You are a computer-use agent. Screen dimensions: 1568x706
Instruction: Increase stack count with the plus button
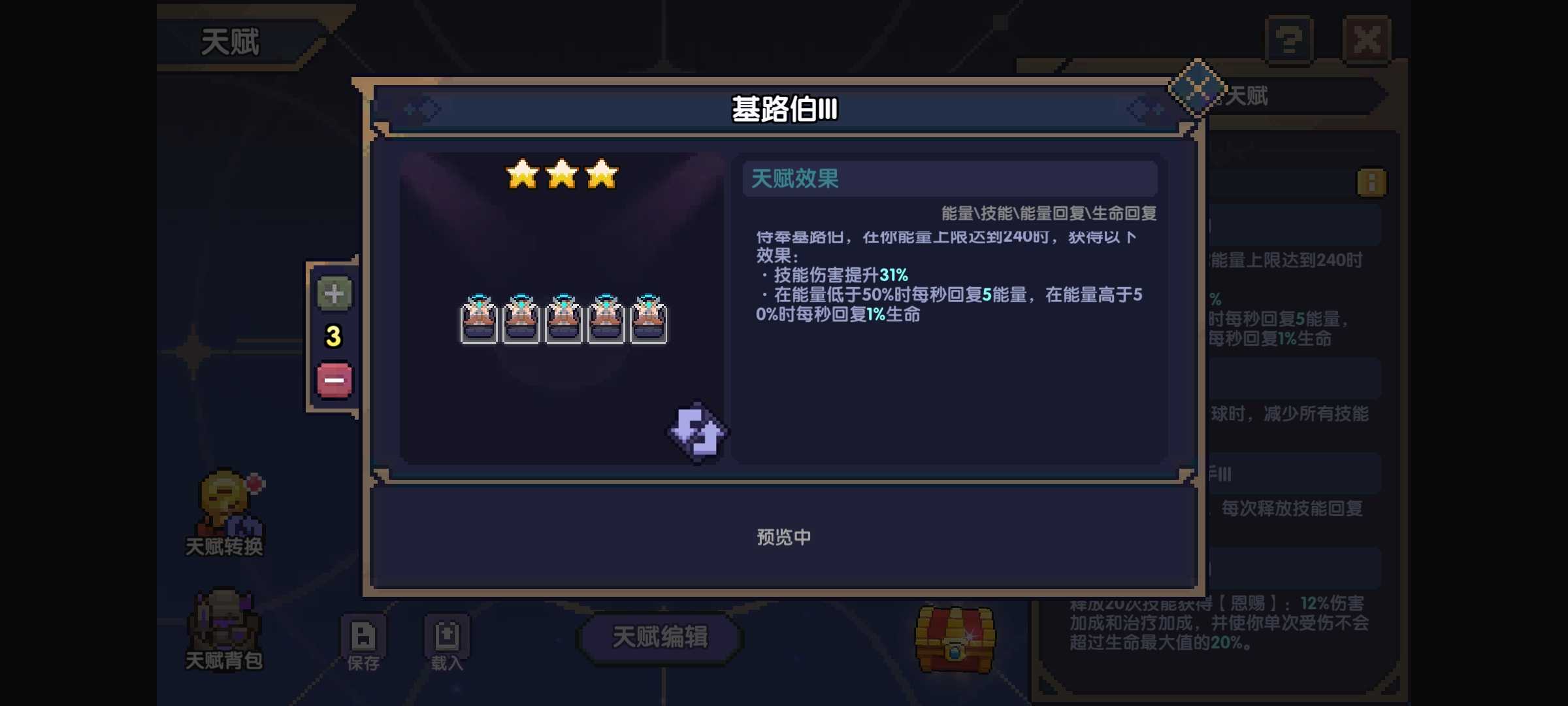[334, 294]
